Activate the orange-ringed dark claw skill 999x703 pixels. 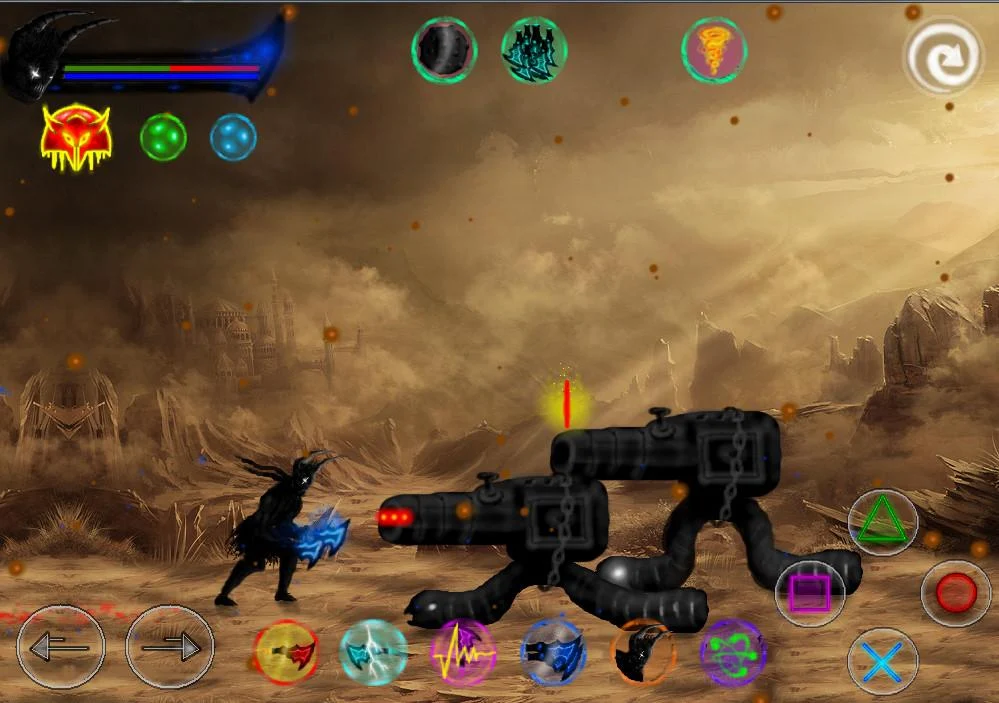(643, 653)
